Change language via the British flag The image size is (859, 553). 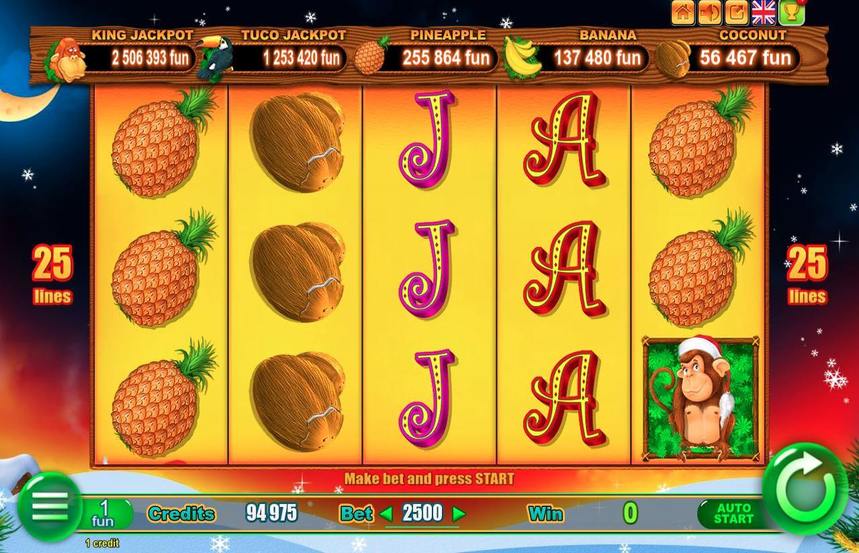pyautogui.click(x=764, y=12)
